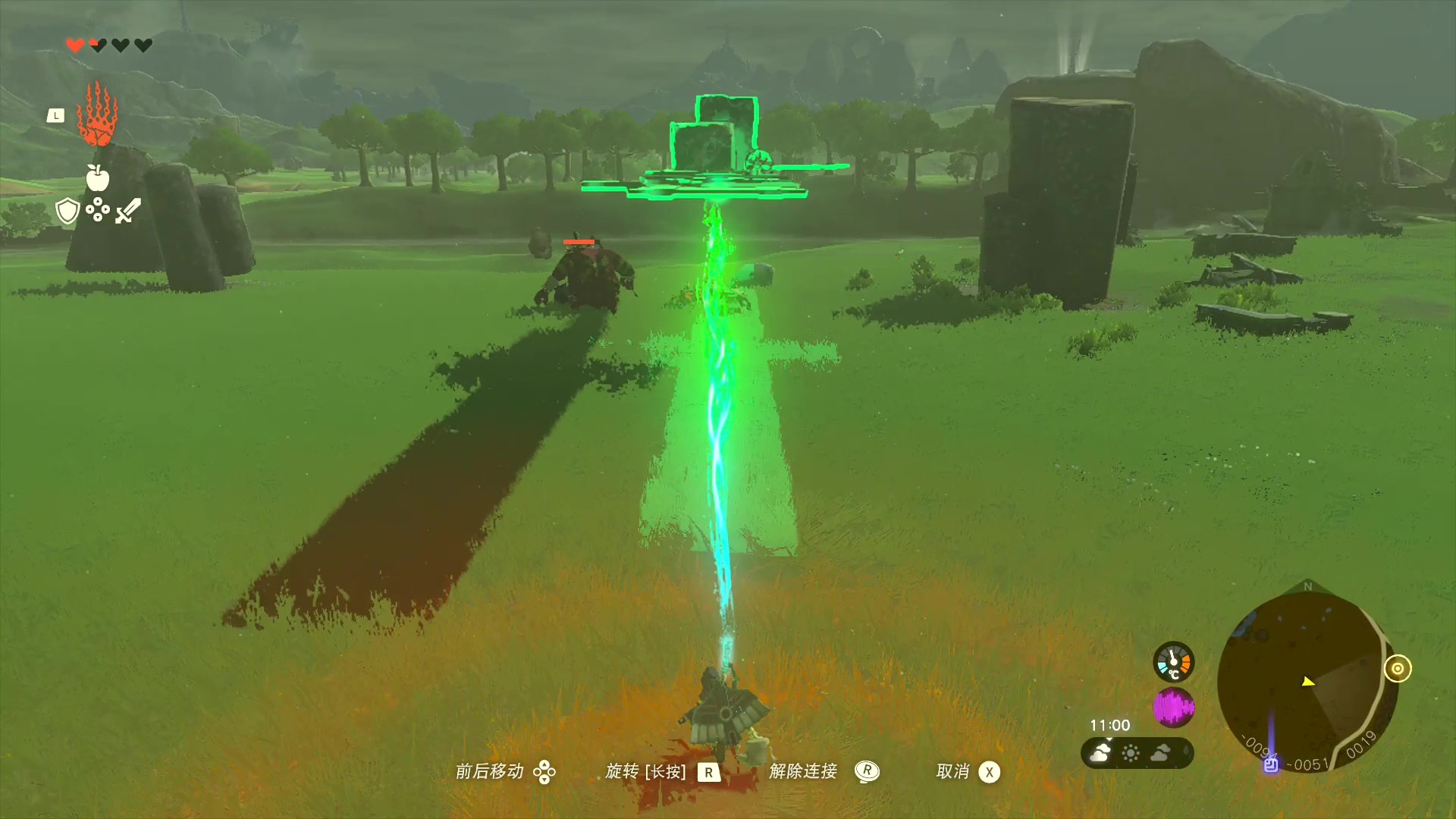Screen dimensions: 1456x819
Task: Click the apple item icon
Action: click(x=97, y=177)
